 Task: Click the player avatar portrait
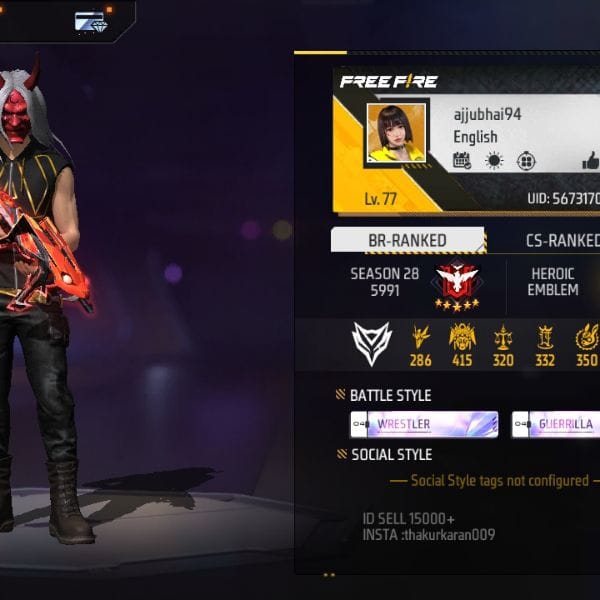point(396,132)
